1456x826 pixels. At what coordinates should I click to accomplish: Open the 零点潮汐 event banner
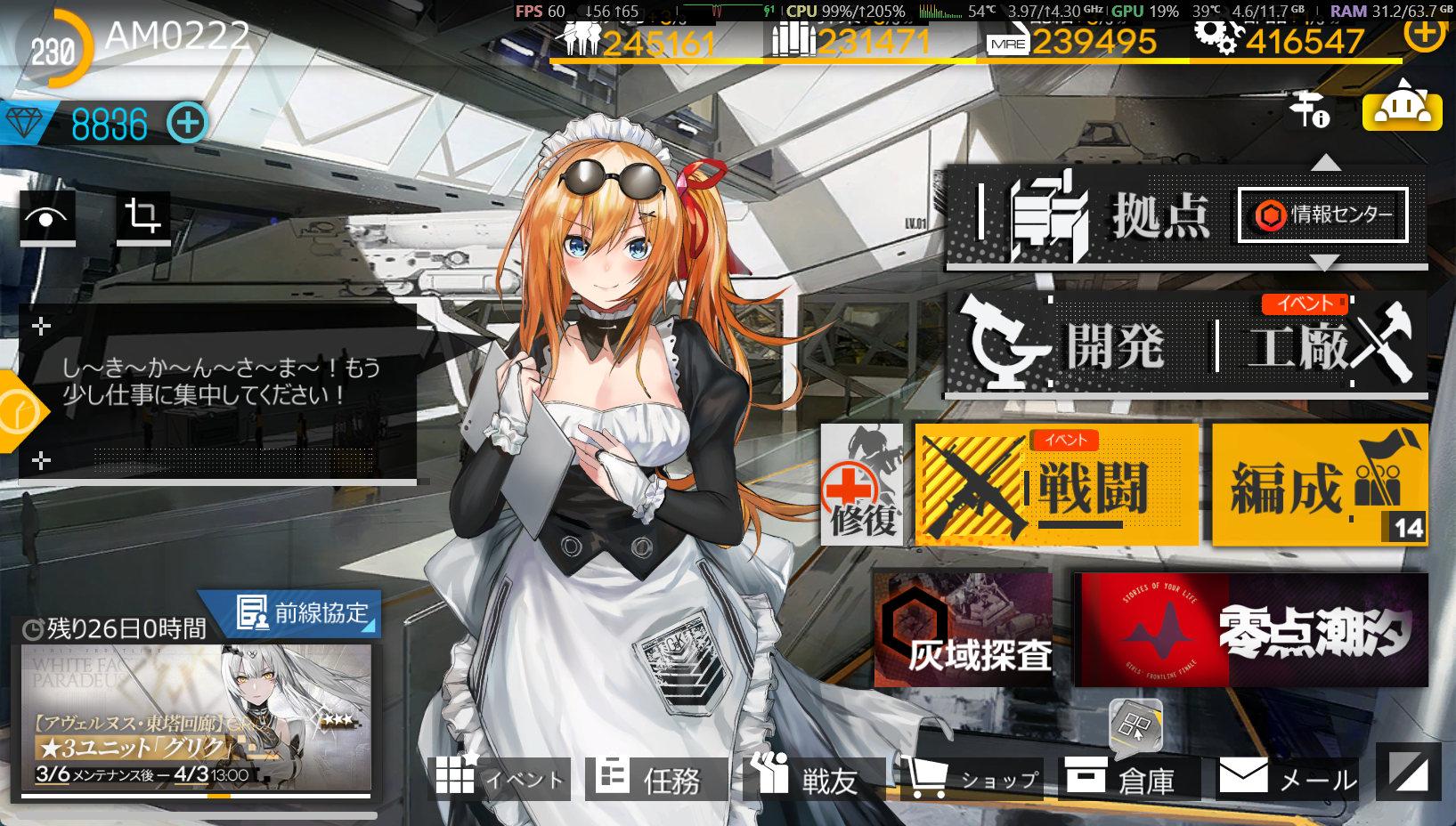pos(1250,630)
